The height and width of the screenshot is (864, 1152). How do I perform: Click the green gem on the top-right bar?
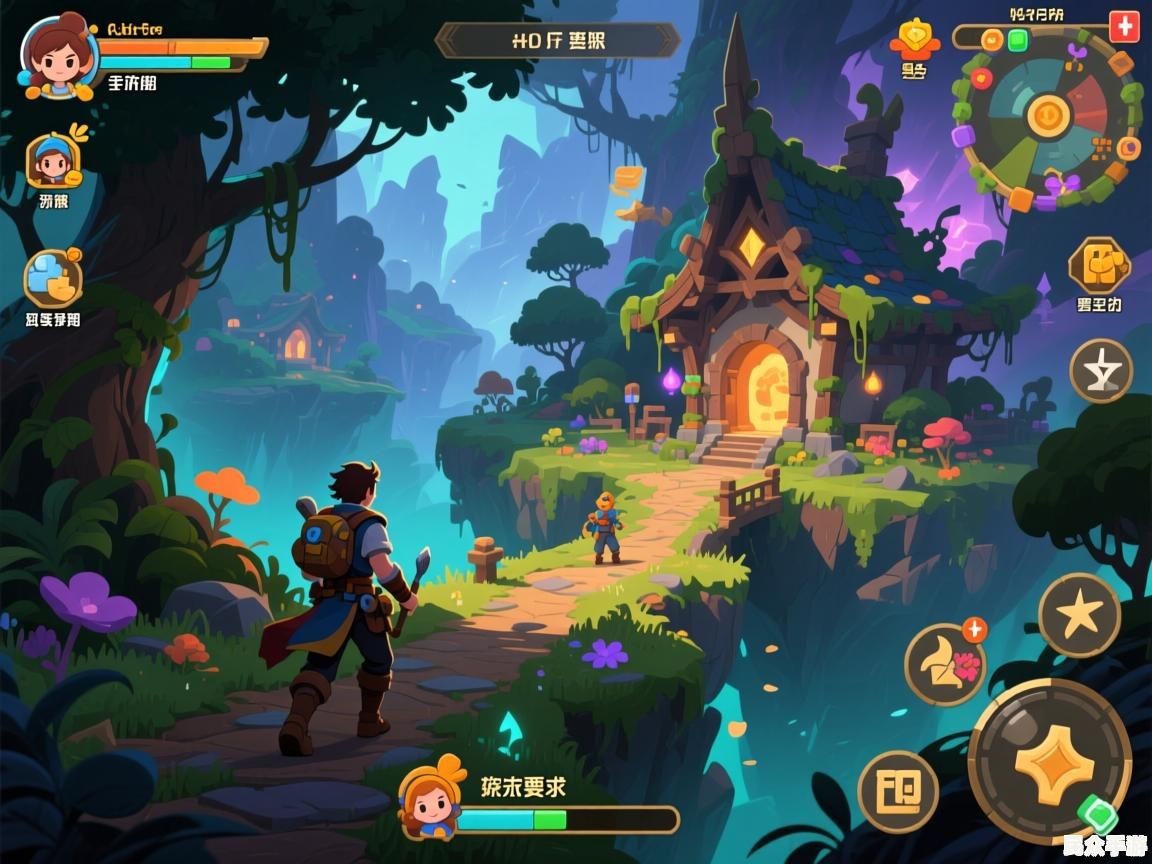tap(1017, 40)
